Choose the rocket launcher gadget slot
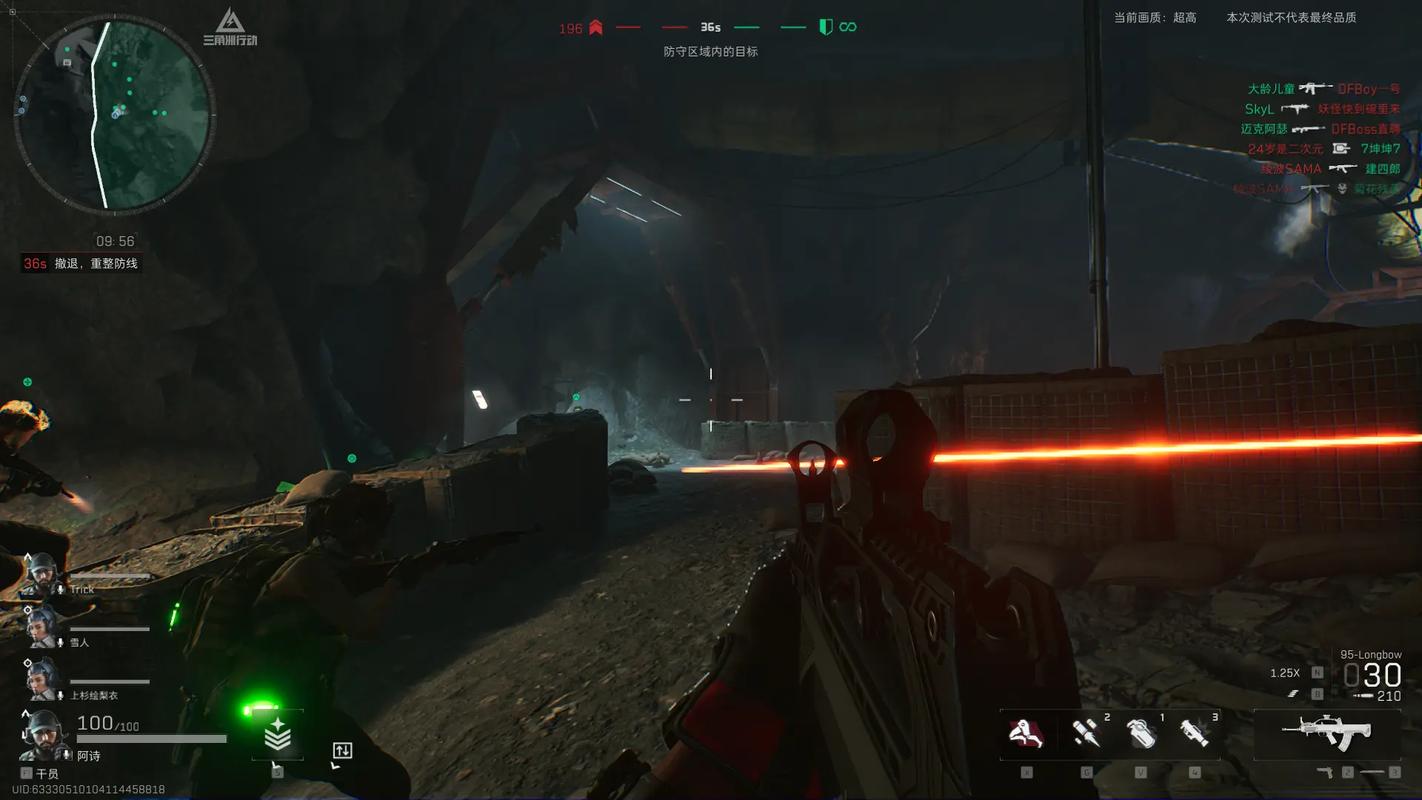1422x800 pixels. 1194,734
